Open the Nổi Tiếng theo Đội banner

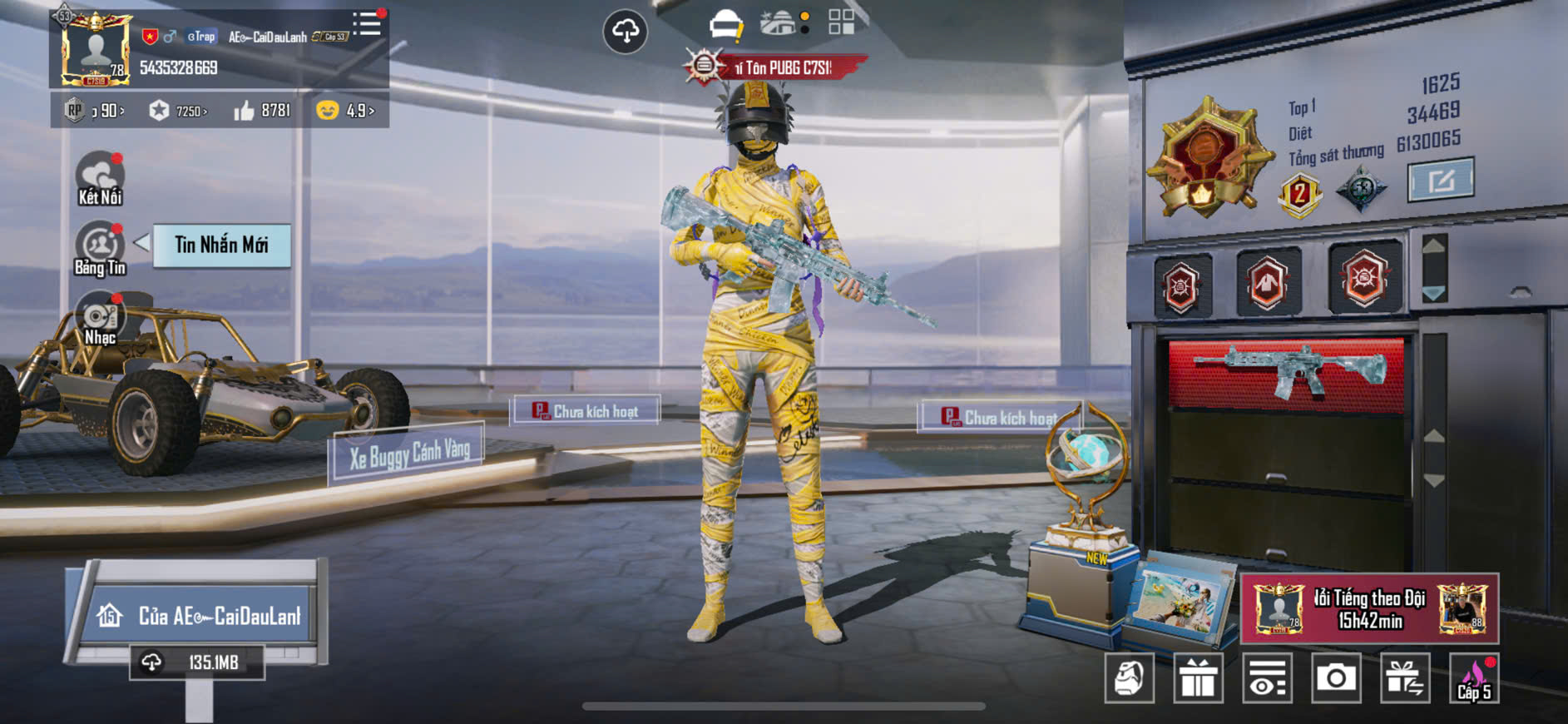pos(1369,609)
